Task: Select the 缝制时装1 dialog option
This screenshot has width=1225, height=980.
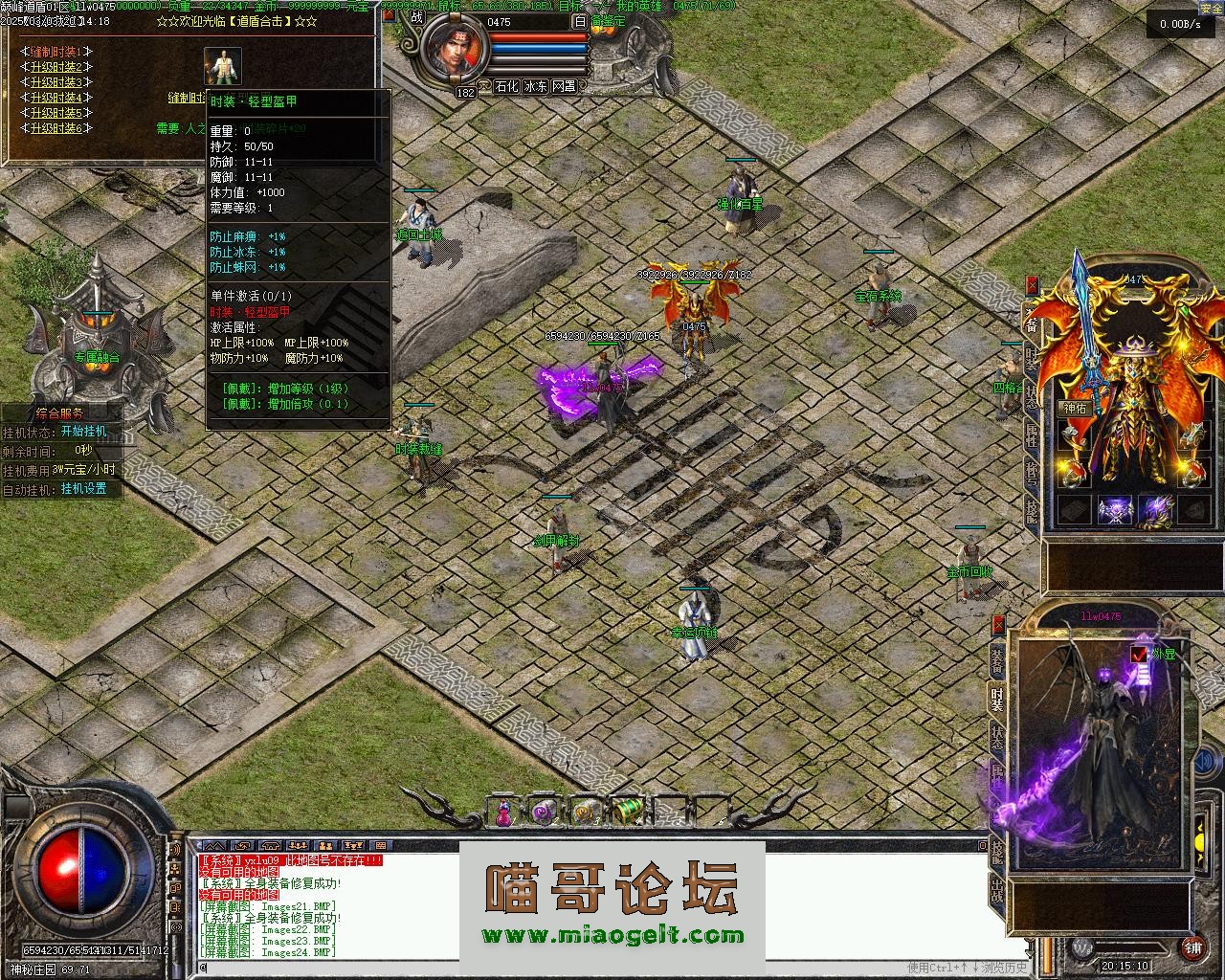Action: [x=56, y=52]
